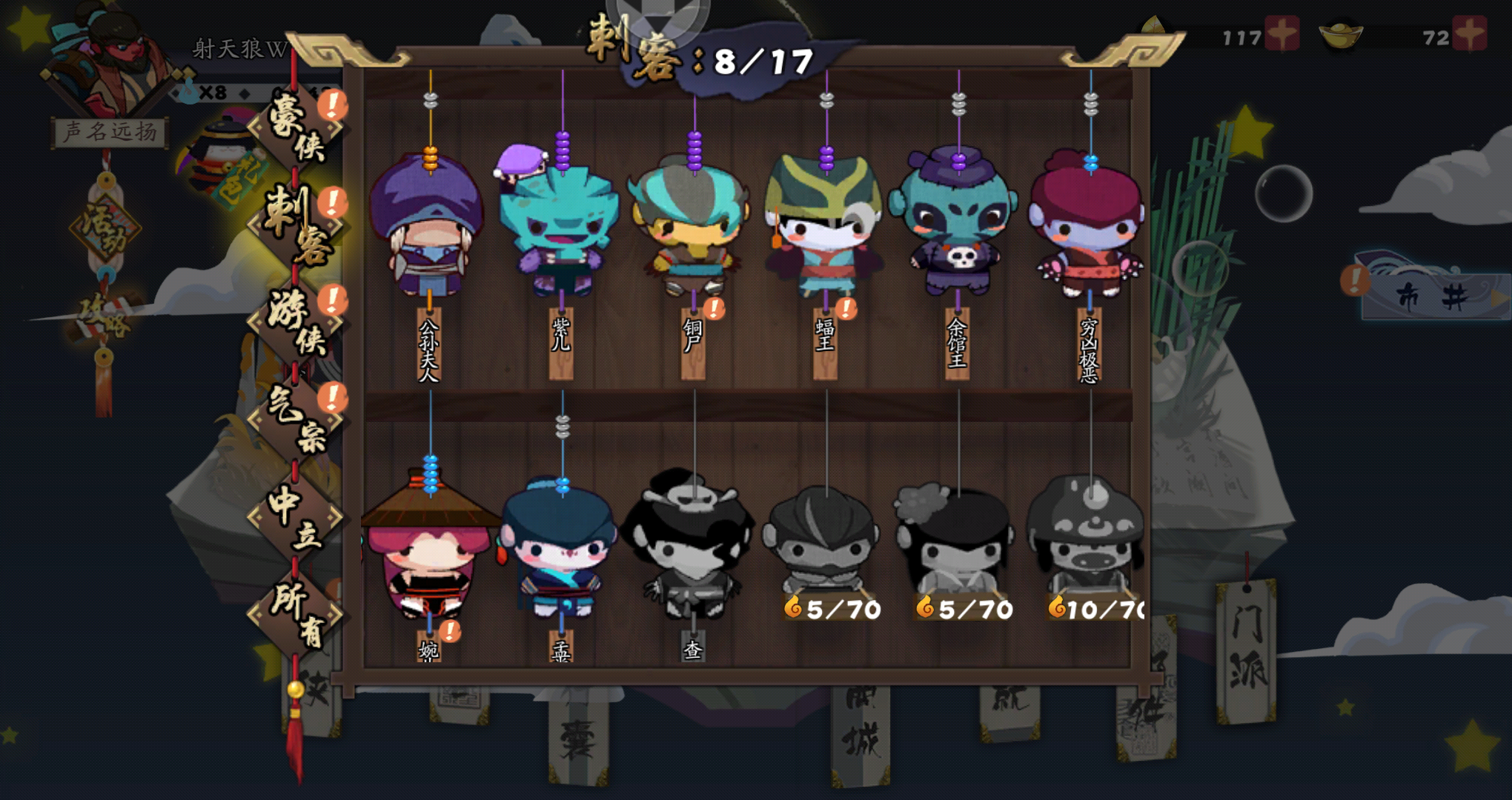Viewport: 1512px width, 800px height.
Task: Click the gold ingot currency icon
Action: tap(1340, 34)
